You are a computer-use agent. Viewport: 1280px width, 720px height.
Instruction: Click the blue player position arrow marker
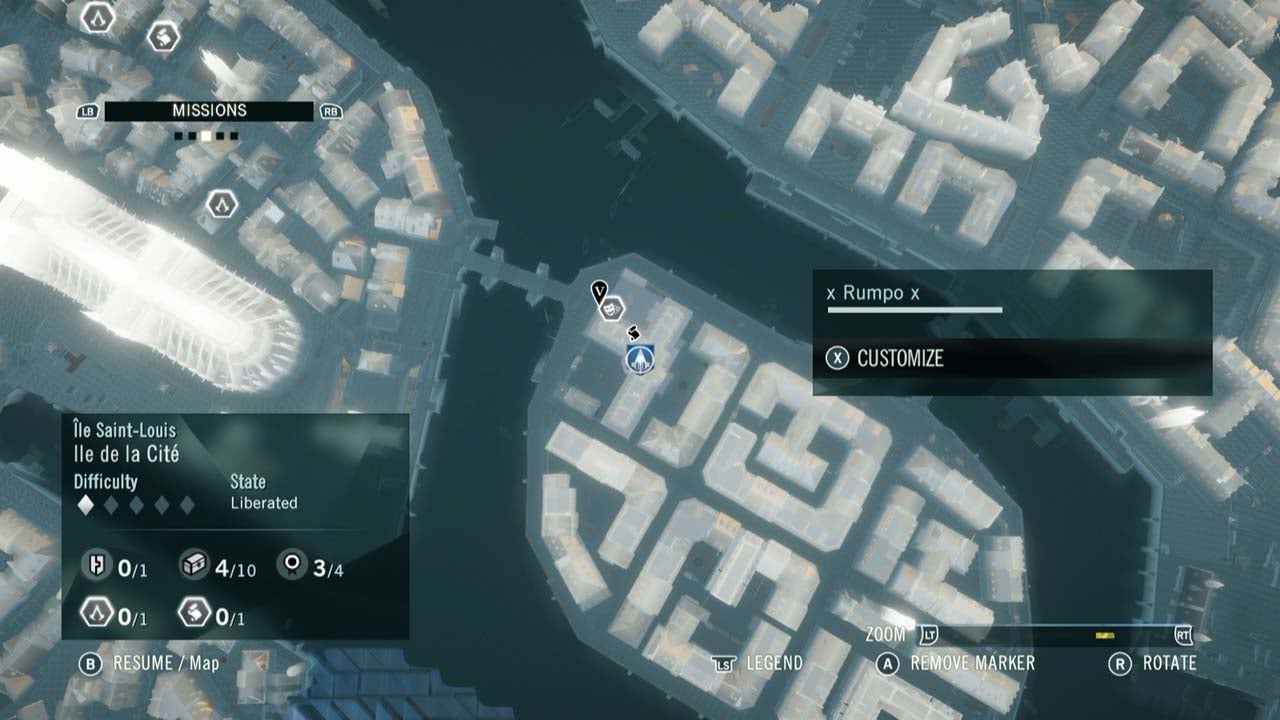tap(640, 358)
